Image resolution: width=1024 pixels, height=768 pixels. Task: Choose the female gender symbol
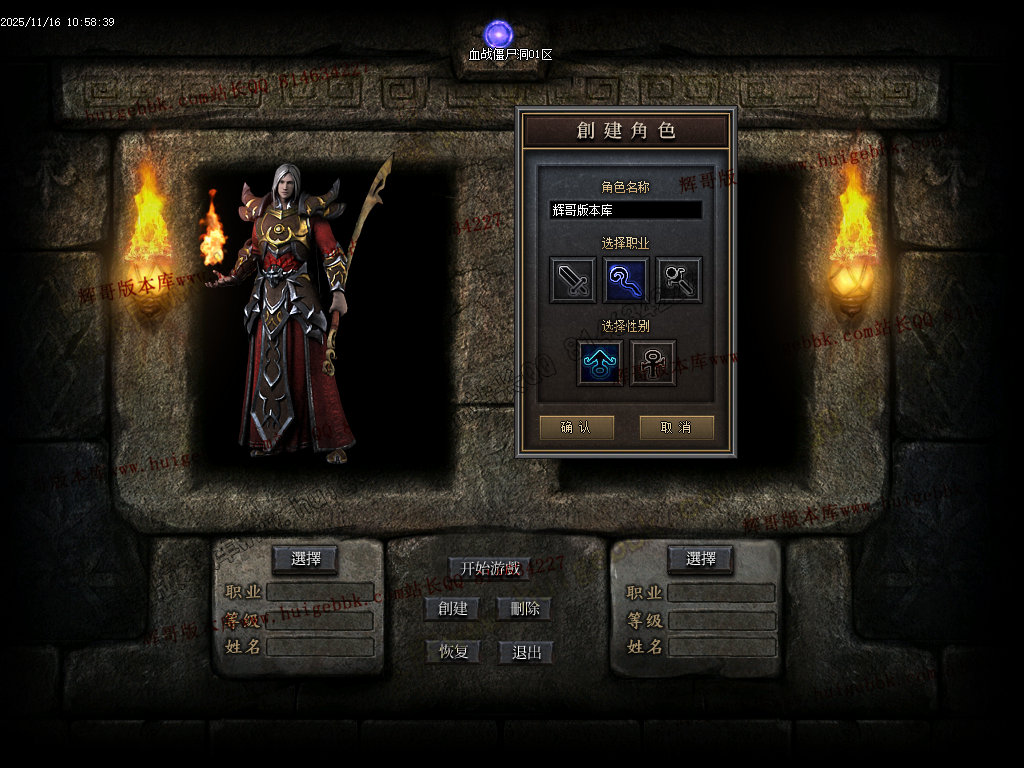click(653, 363)
